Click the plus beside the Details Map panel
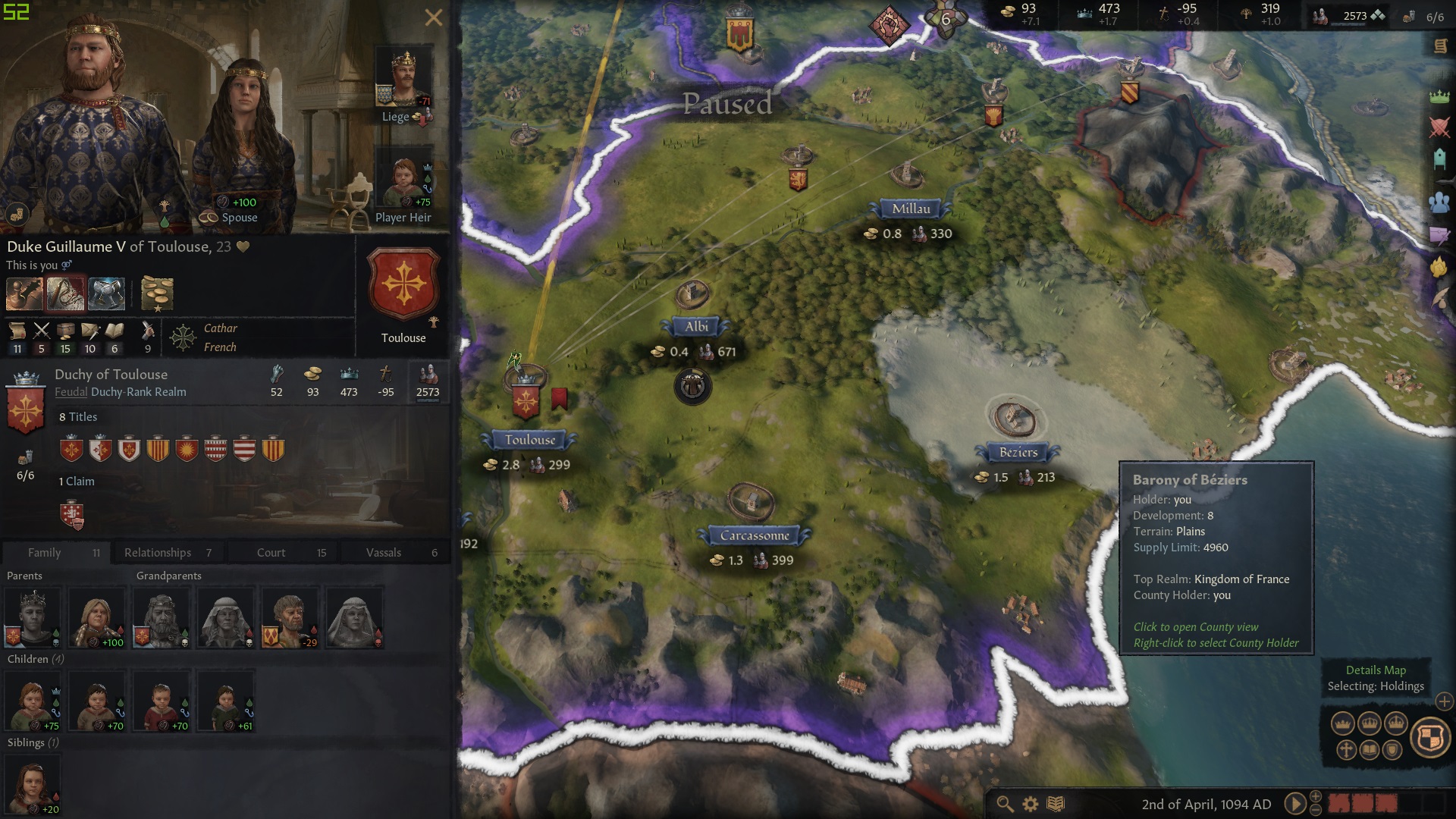This screenshot has height=819, width=1456. pyautogui.click(x=1444, y=702)
